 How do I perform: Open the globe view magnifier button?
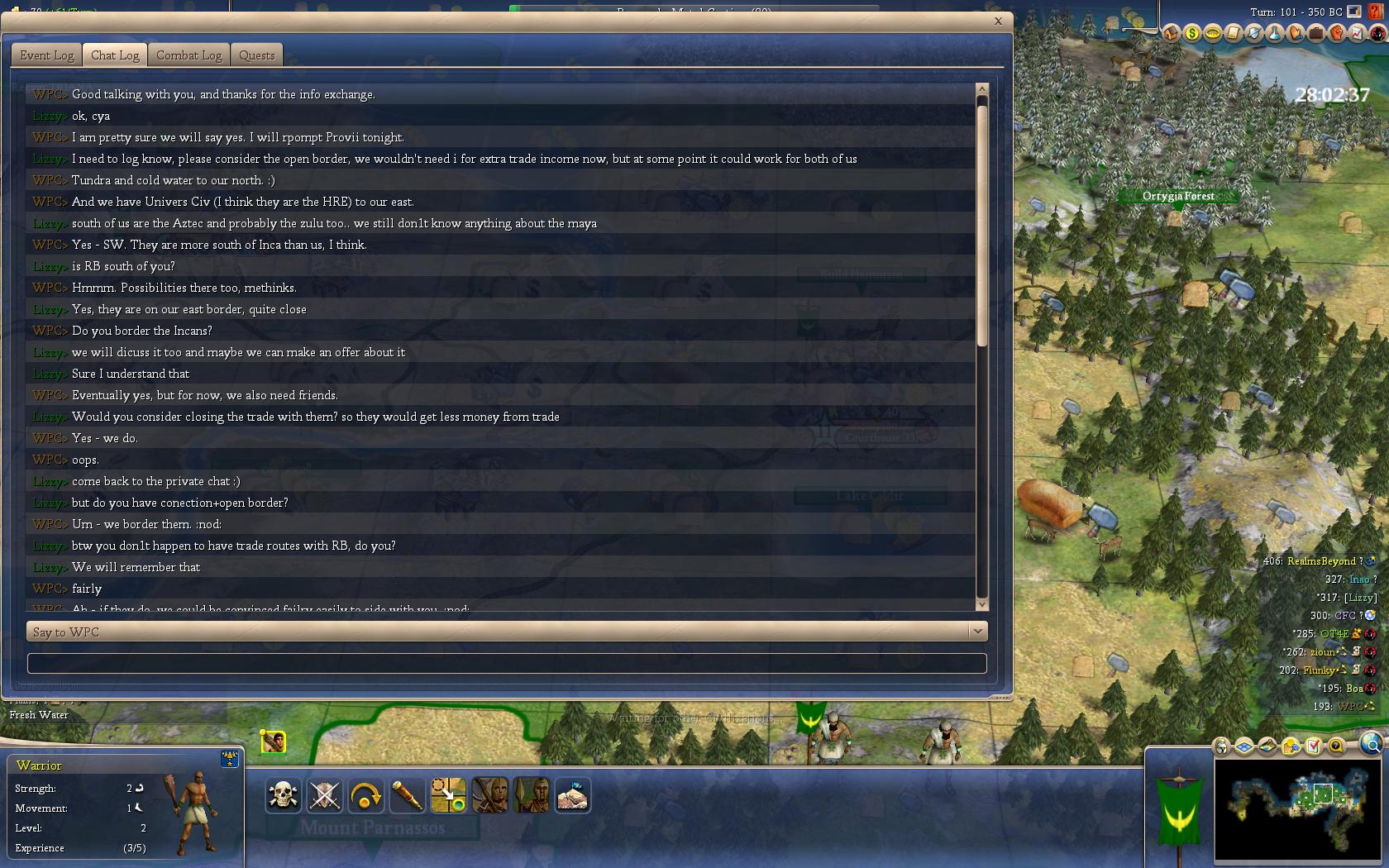coord(1371,744)
